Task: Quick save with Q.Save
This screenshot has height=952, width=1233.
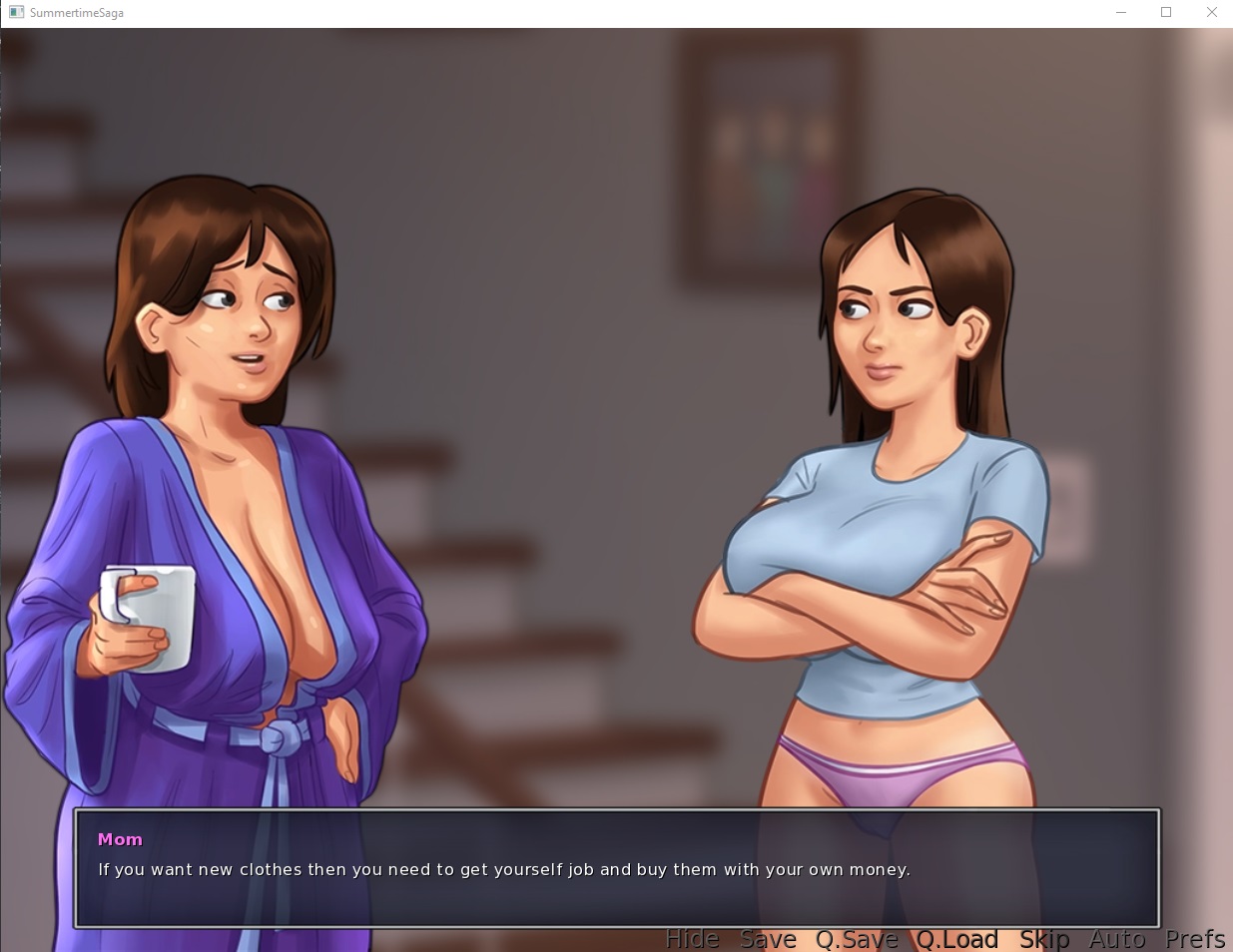Action: click(x=857, y=939)
